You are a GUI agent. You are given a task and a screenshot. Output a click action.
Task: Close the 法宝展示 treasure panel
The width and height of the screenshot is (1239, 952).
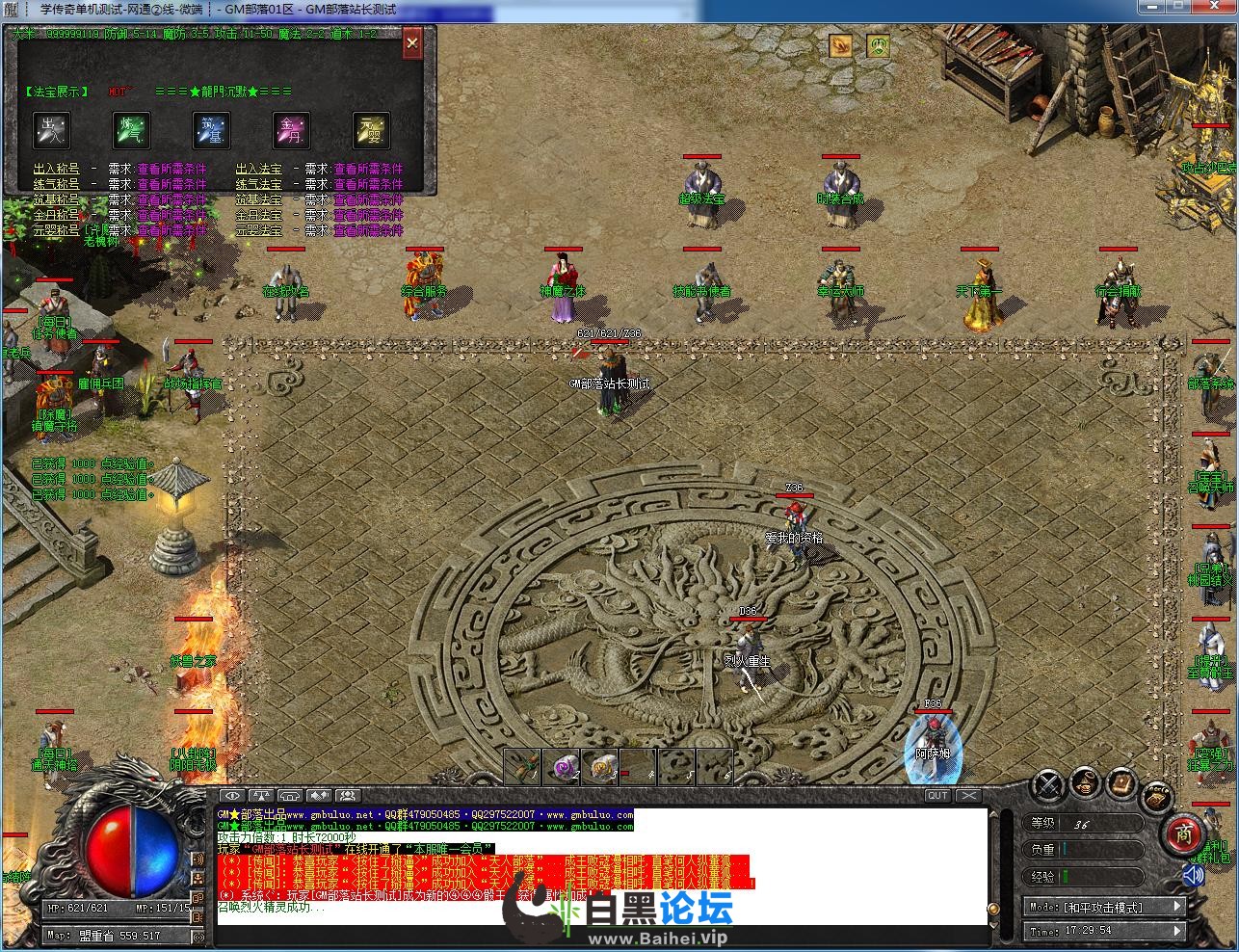click(412, 43)
